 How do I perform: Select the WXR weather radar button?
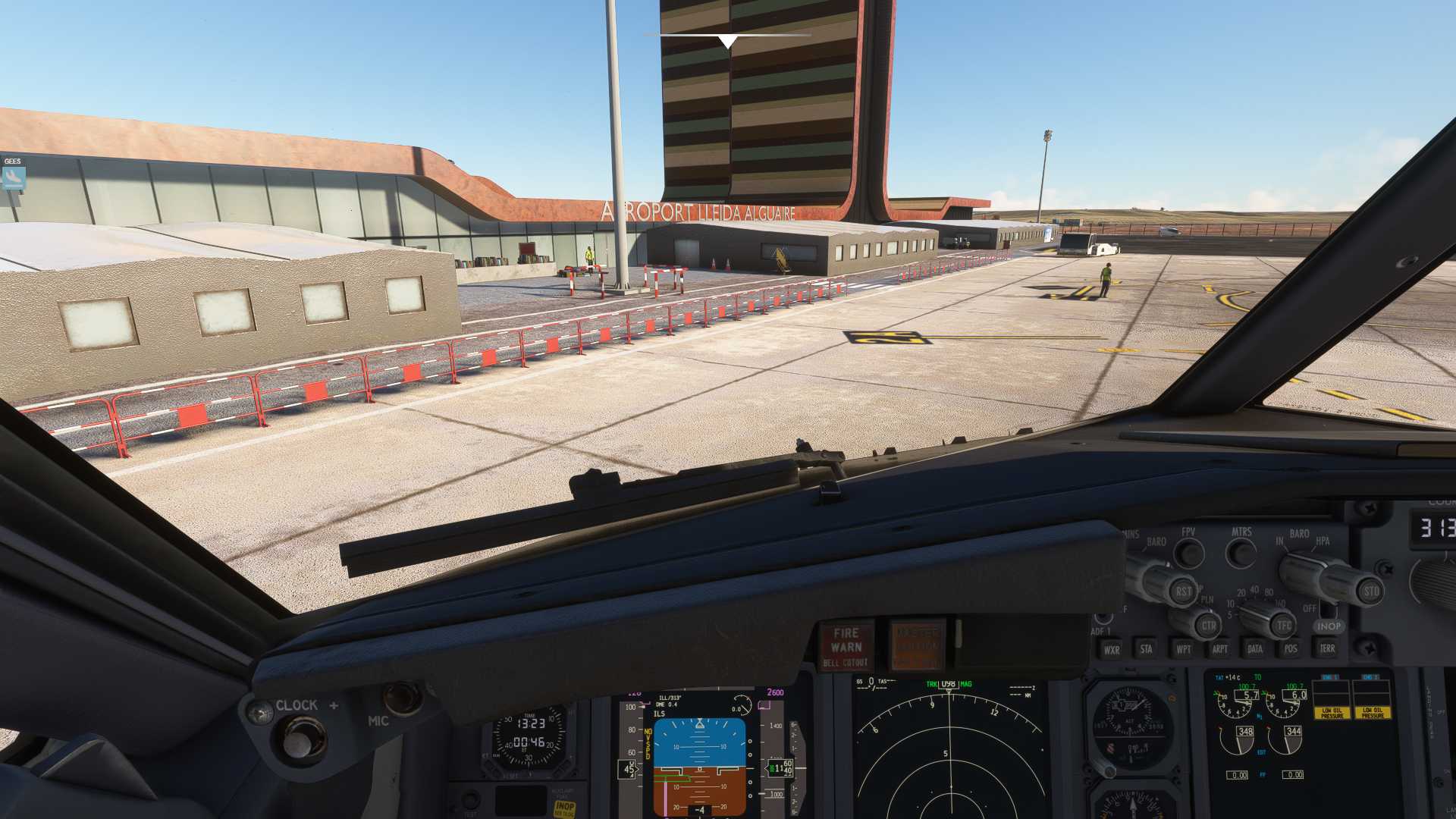pos(1111,648)
